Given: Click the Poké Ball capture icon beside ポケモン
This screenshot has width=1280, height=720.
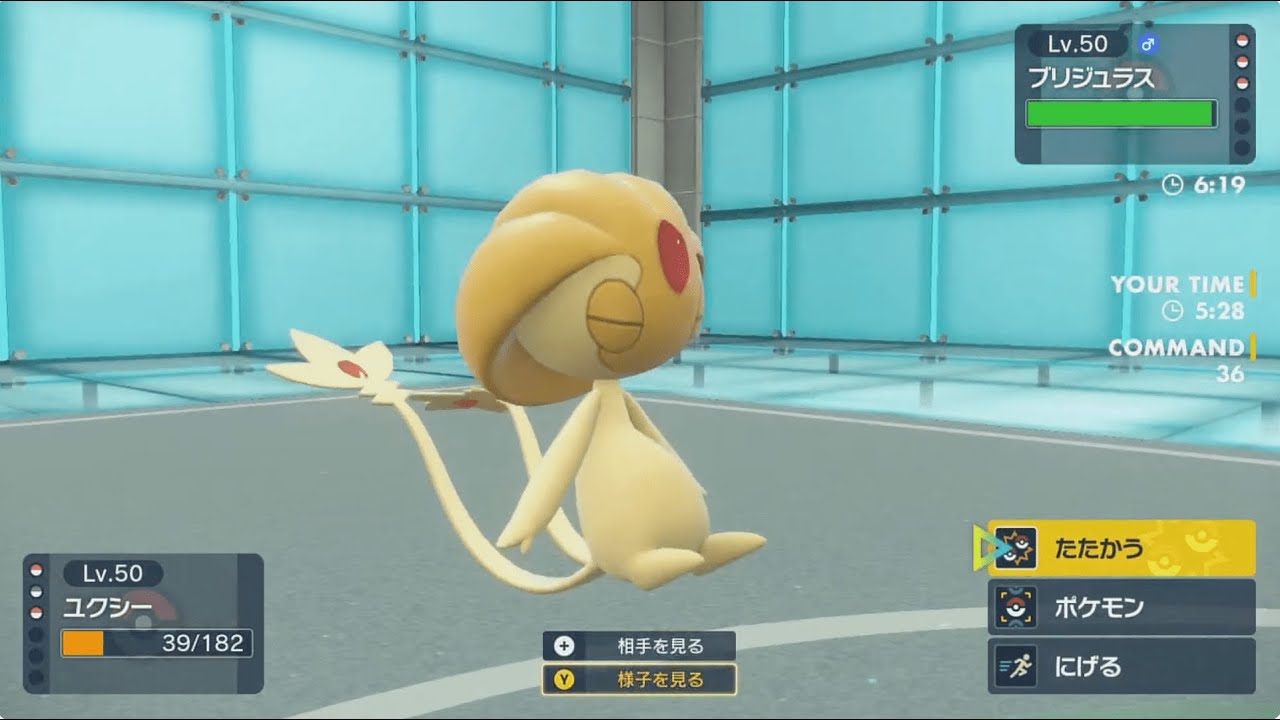Looking at the screenshot, I should tap(1017, 606).
